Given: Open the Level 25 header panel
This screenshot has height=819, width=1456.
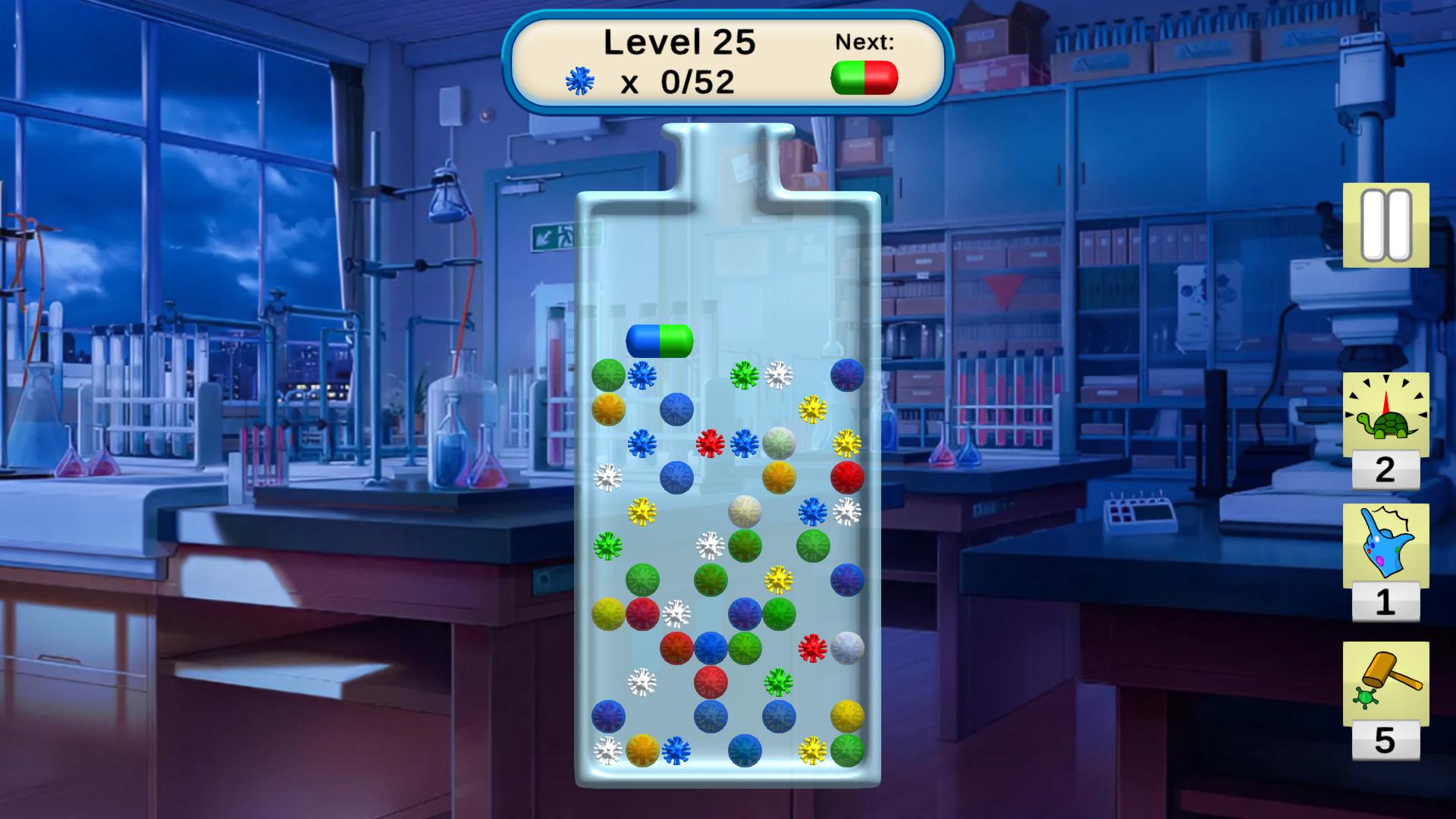Looking at the screenshot, I should 679,43.
